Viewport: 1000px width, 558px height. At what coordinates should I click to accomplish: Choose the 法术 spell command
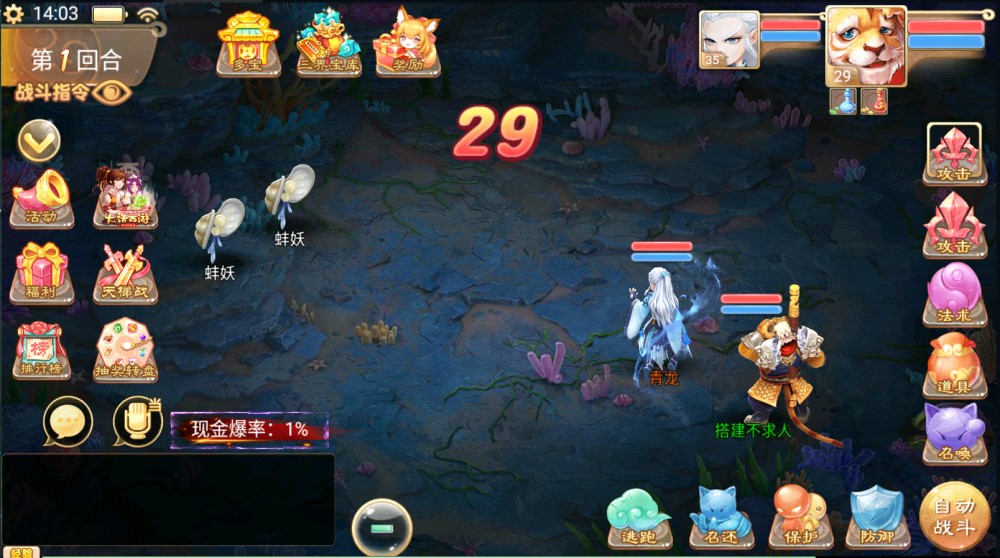pos(954,294)
